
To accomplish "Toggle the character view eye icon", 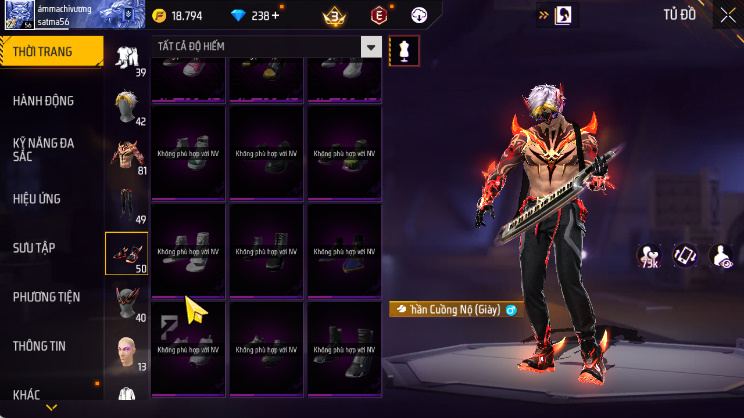I will (721, 256).
